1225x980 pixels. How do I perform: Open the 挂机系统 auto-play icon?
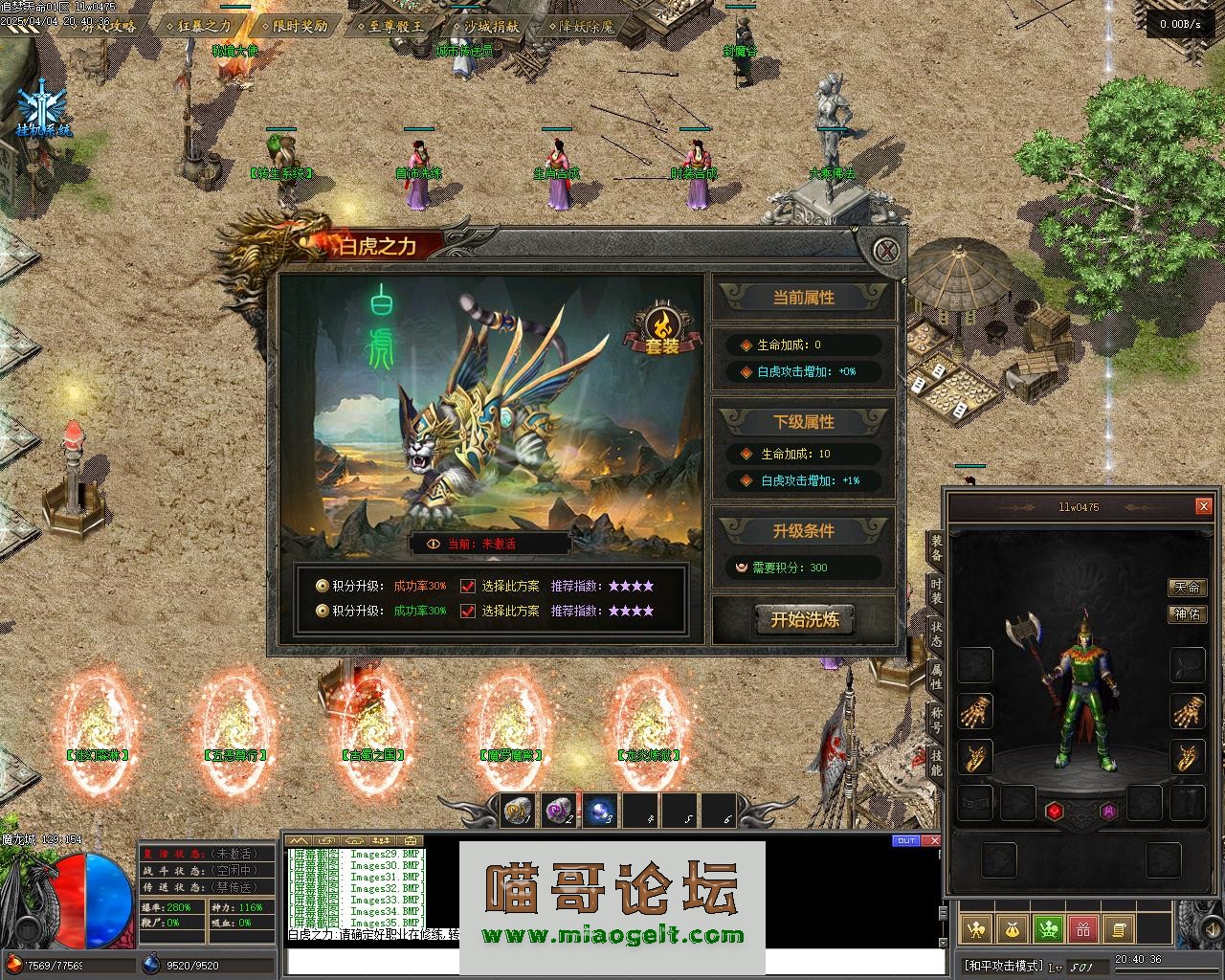pos(42,107)
